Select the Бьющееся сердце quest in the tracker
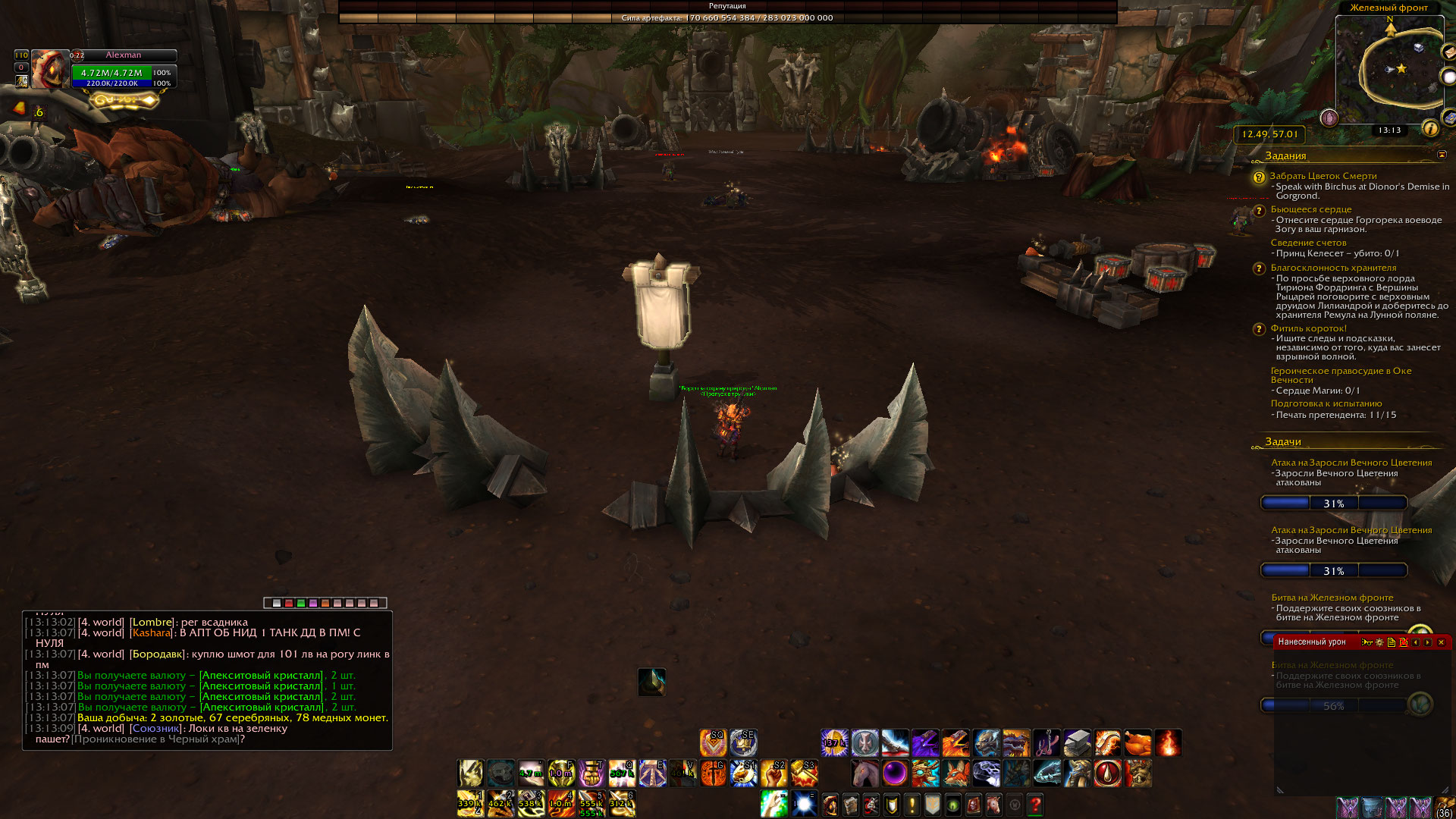This screenshot has width=1456, height=819. [1311, 209]
